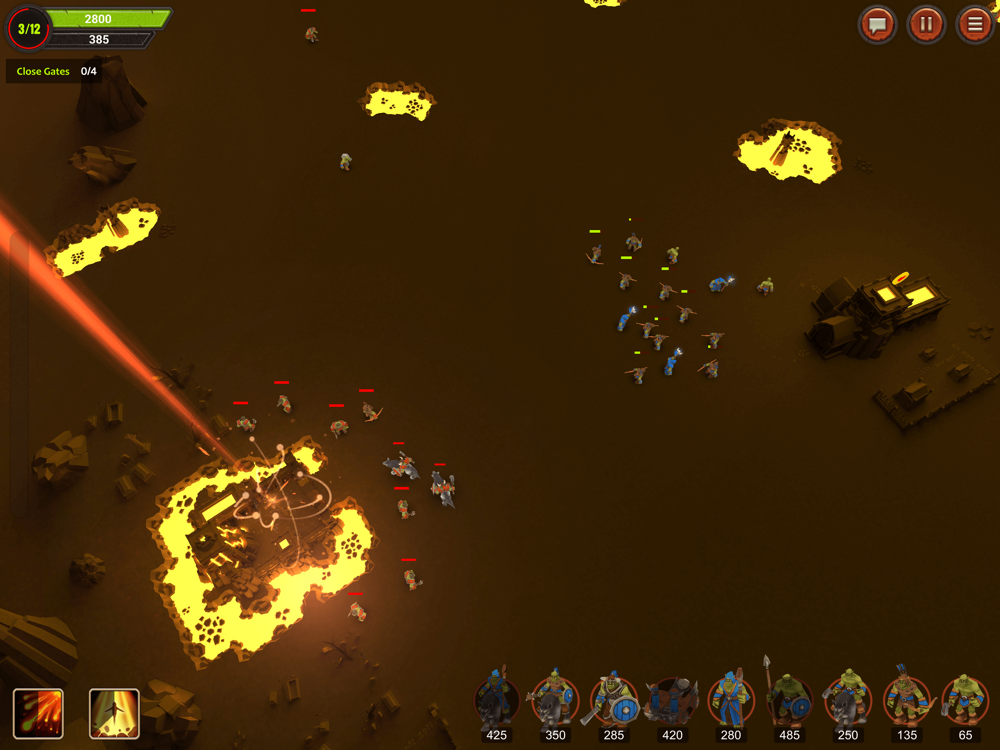Recruit the spear orc costing 485

(x=789, y=700)
